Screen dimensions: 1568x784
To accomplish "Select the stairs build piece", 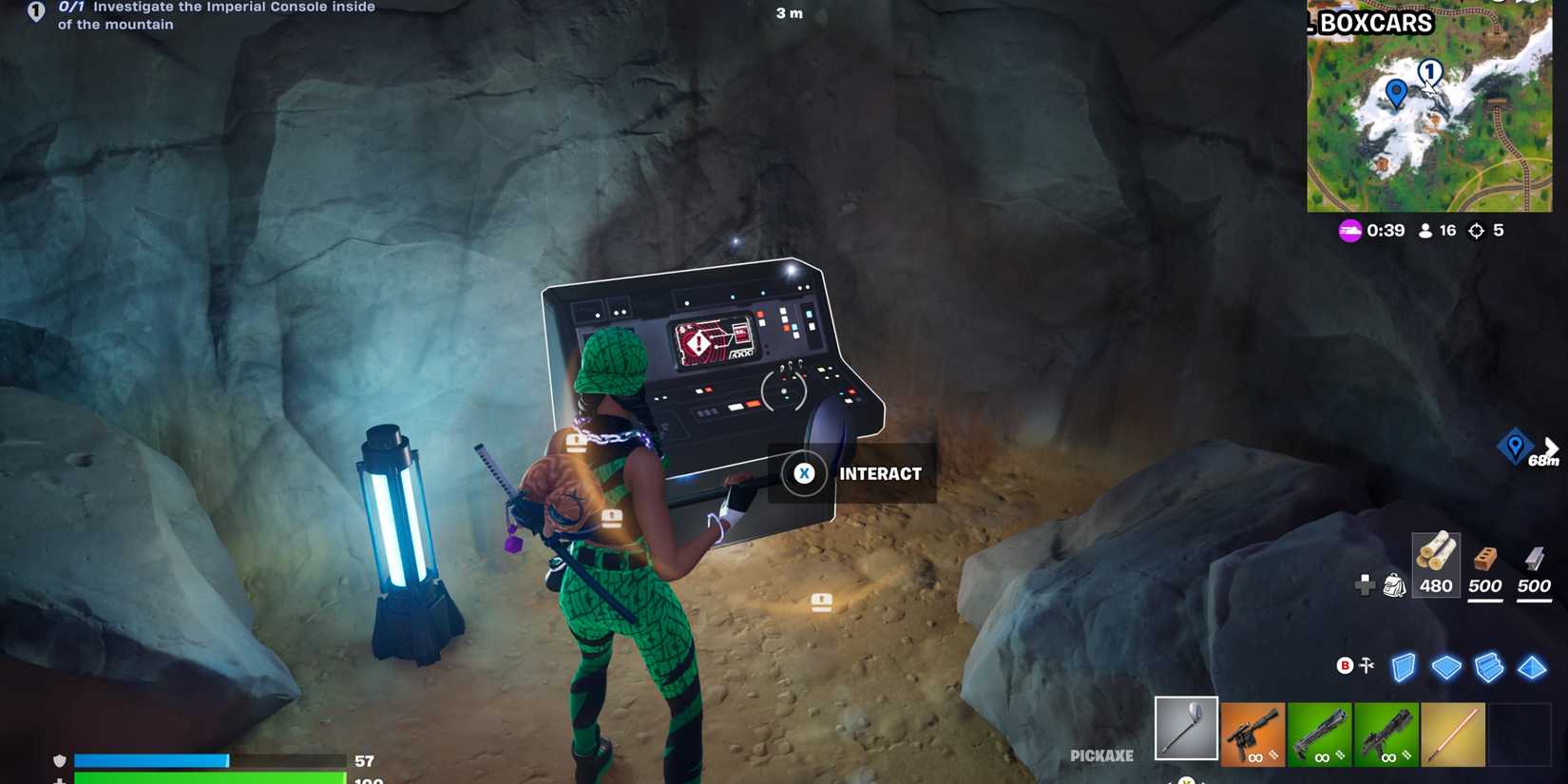I will [1490, 667].
